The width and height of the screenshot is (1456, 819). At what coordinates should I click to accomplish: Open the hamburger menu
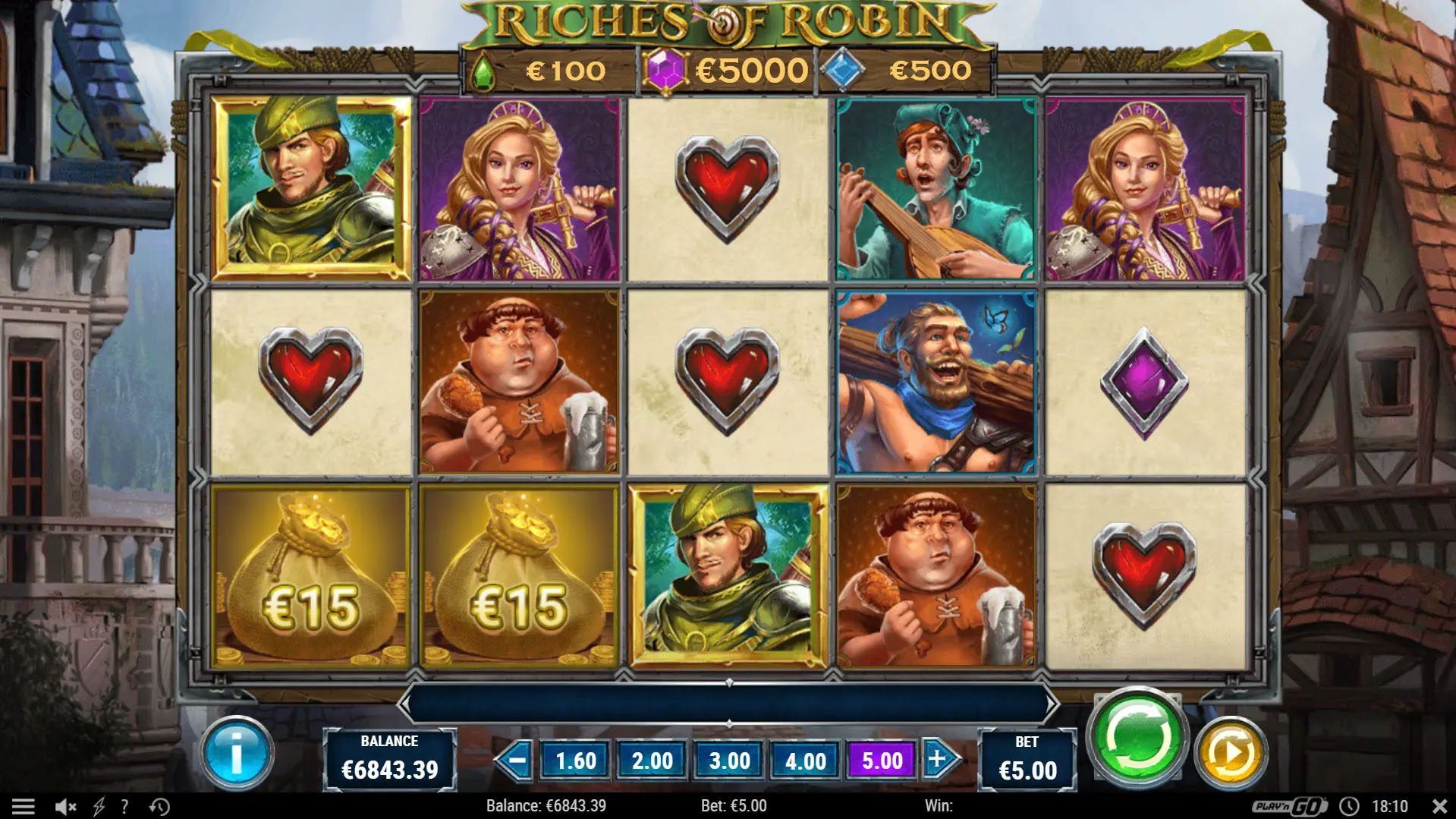(x=24, y=806)
